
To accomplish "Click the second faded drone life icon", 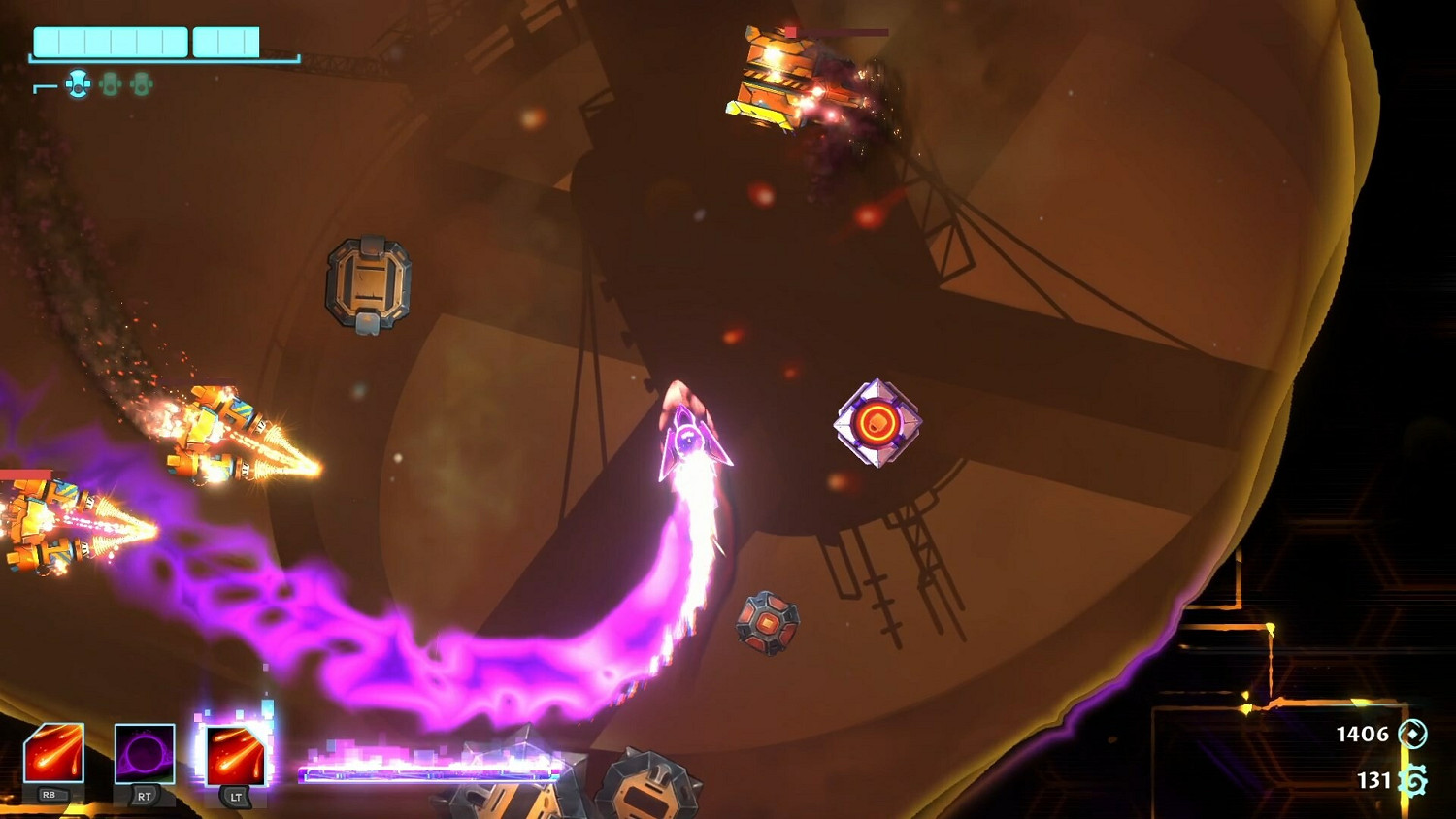I will pos(111,85).
